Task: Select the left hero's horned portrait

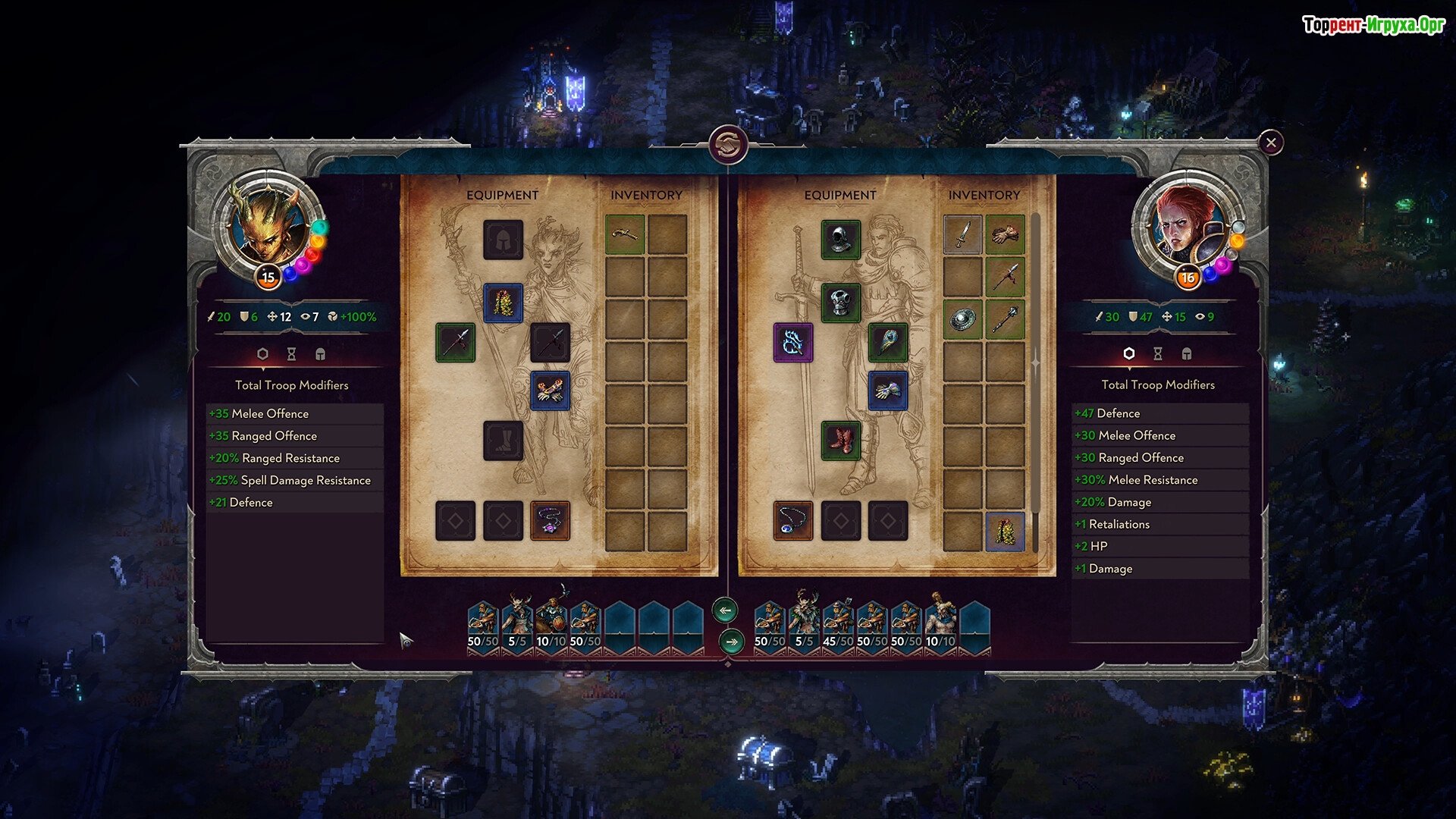Action: (268, 227)
